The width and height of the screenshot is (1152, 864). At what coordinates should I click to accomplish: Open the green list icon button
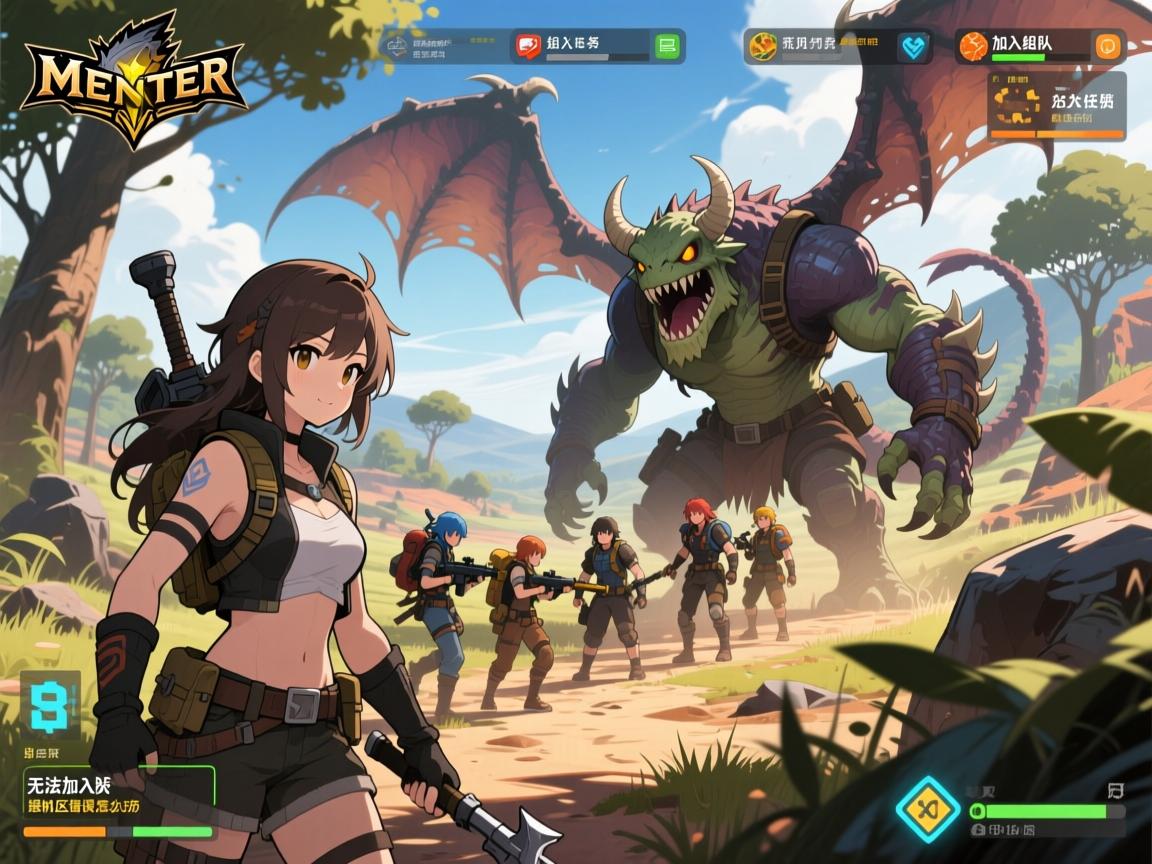(667, 45)
